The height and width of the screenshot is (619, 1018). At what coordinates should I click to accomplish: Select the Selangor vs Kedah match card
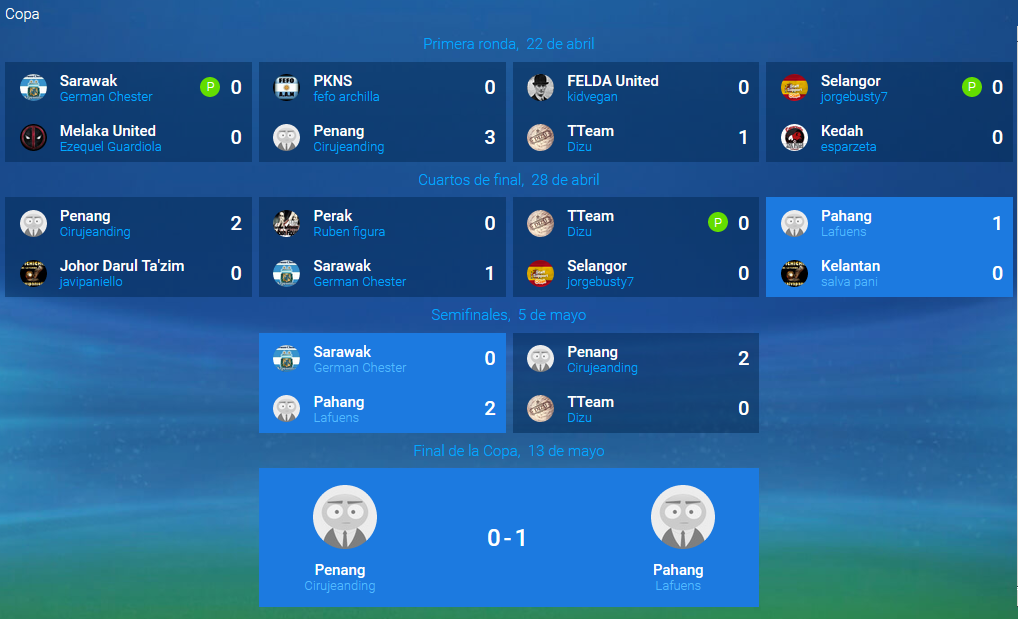click(890, 112)
